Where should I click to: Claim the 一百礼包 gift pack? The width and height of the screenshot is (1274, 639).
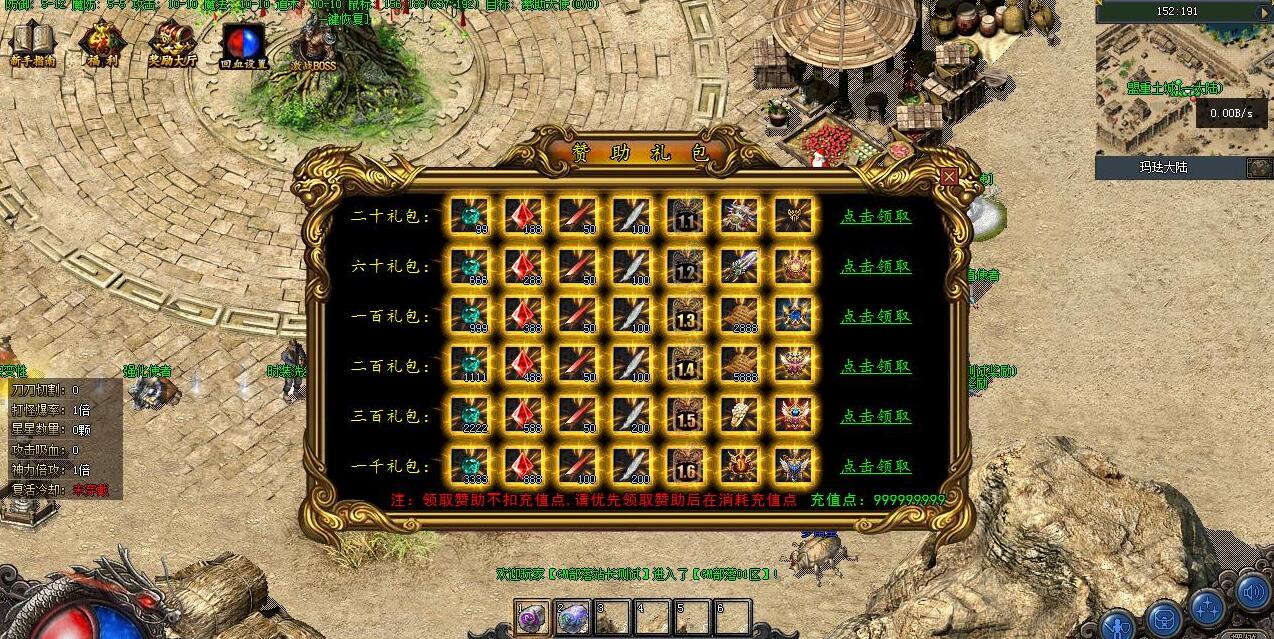click(875, 316)
